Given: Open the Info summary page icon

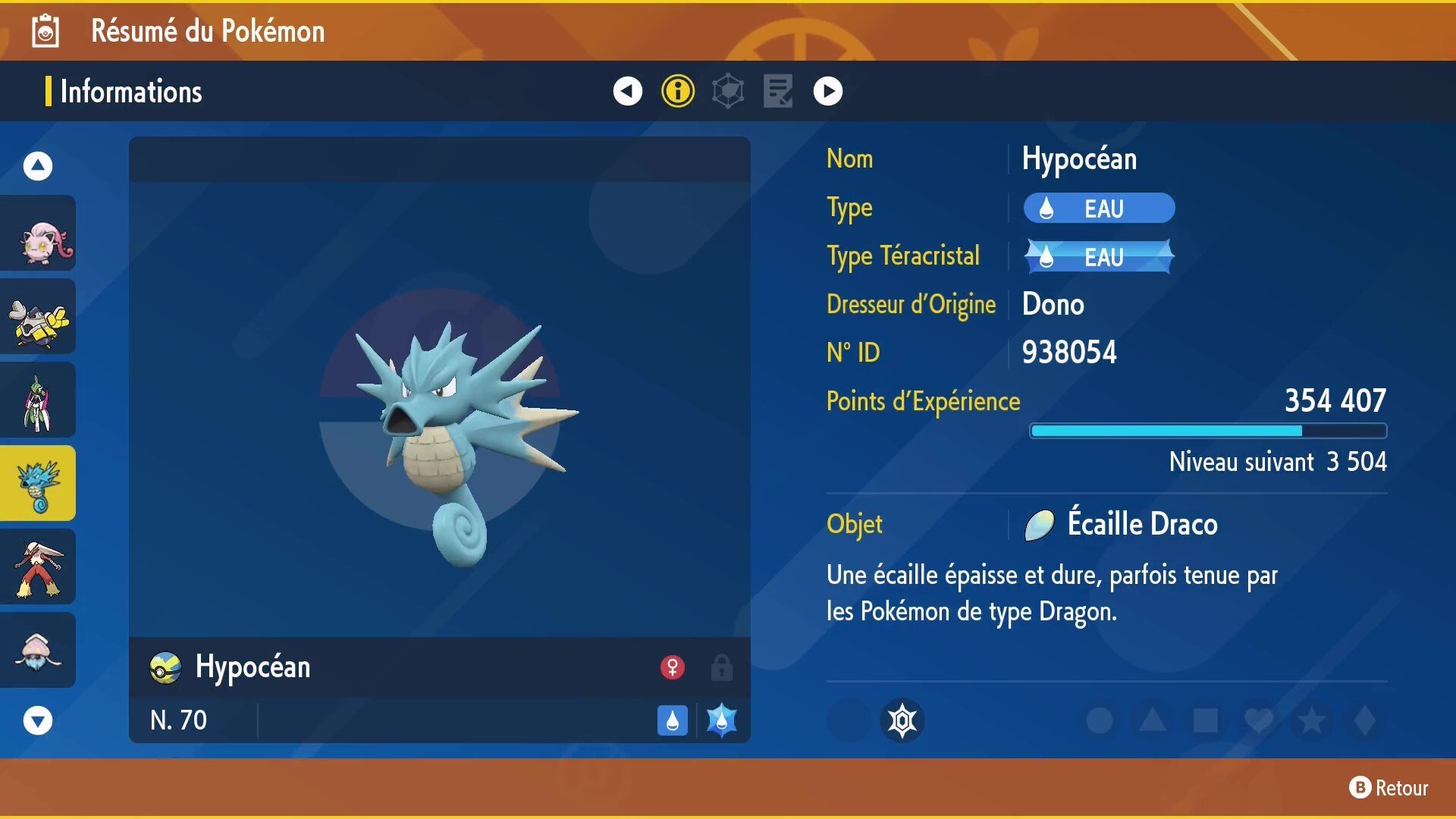Looking at the screenshot, I should point(677,90).
